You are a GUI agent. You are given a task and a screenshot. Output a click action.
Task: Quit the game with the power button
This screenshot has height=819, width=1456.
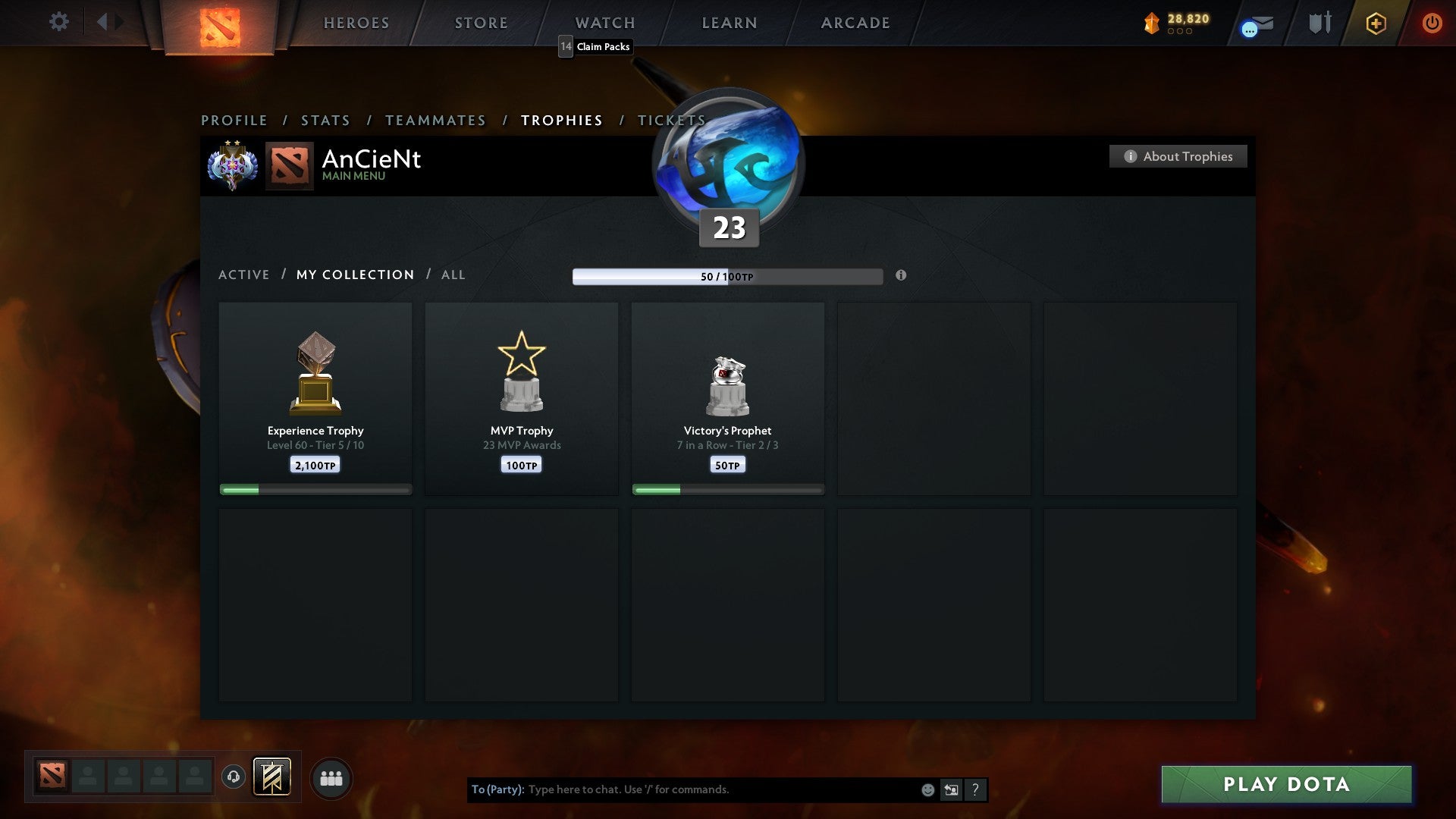[x=1432, y=23]
